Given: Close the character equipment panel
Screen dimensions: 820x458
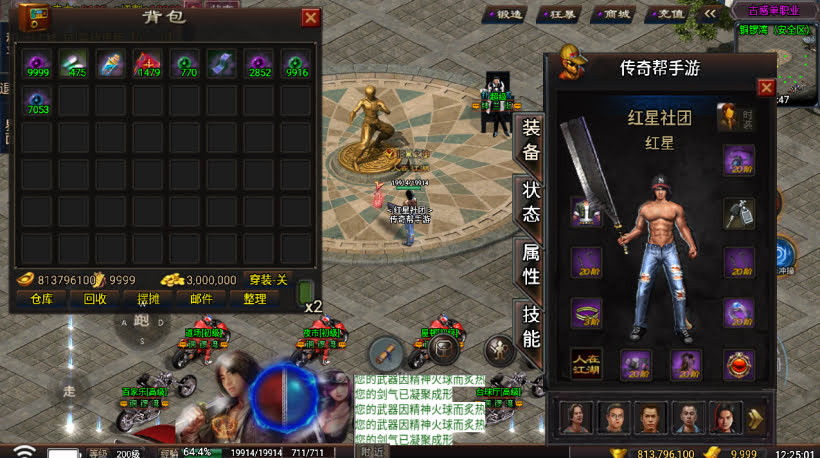Looking at the screenshot, I should 766,88.
